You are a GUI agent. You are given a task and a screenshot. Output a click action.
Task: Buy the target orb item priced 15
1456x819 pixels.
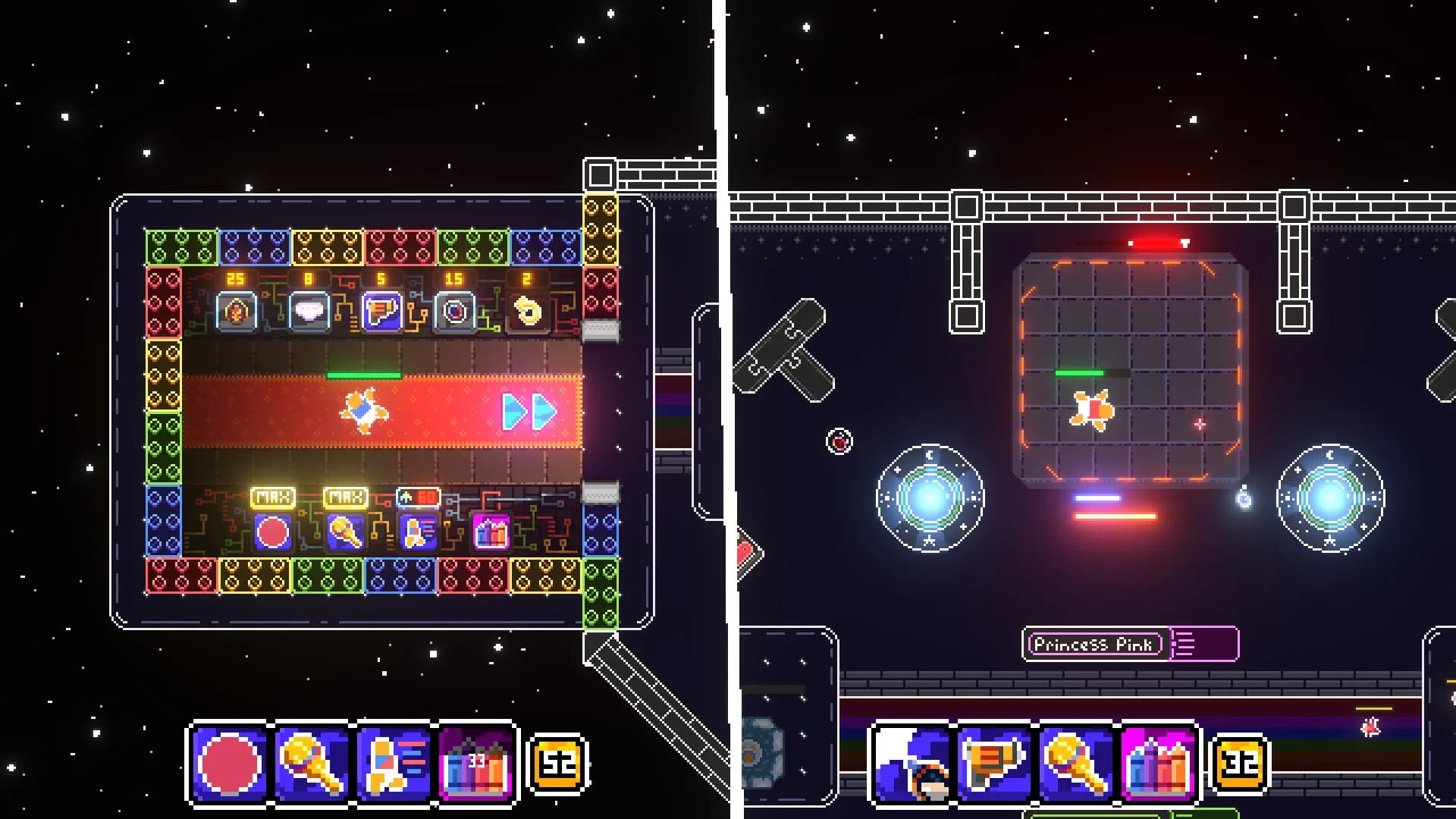point(454,311)
